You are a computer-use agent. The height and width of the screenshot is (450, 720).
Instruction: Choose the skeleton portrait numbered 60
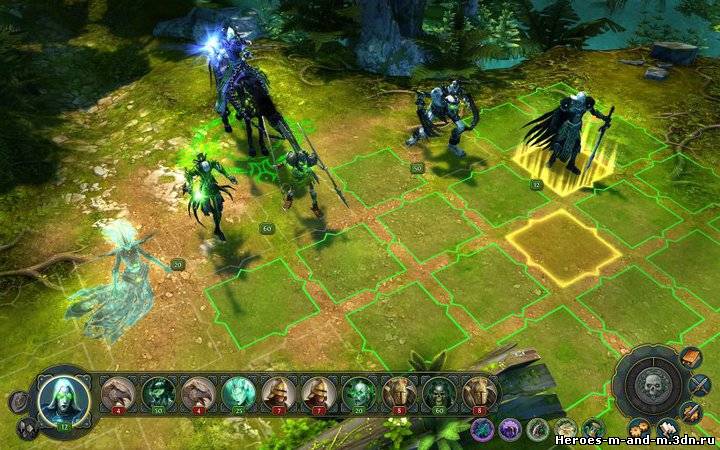tap(438, 394)
